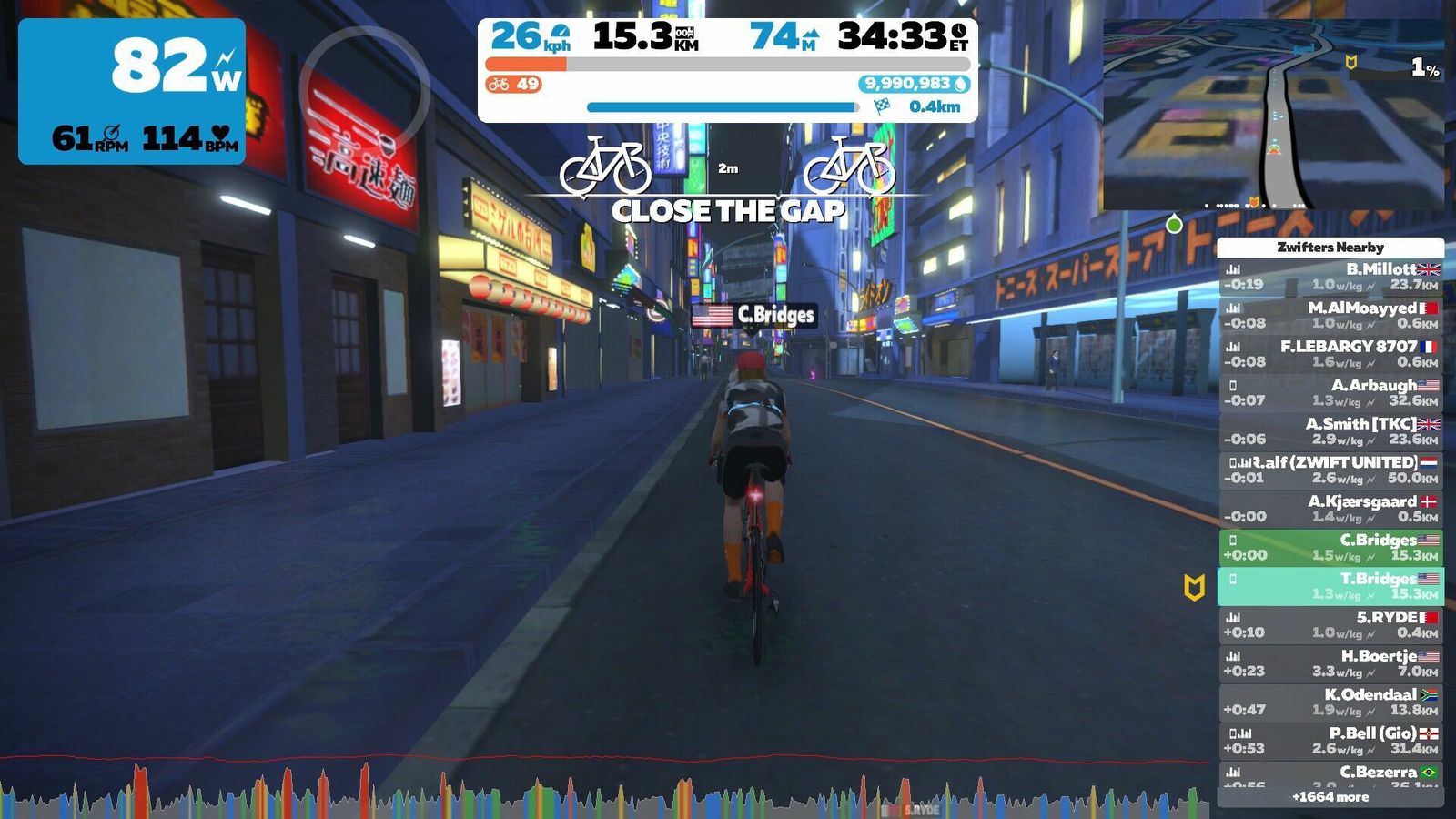Choose H.Boertje rider row

(x=1330, y=663)
